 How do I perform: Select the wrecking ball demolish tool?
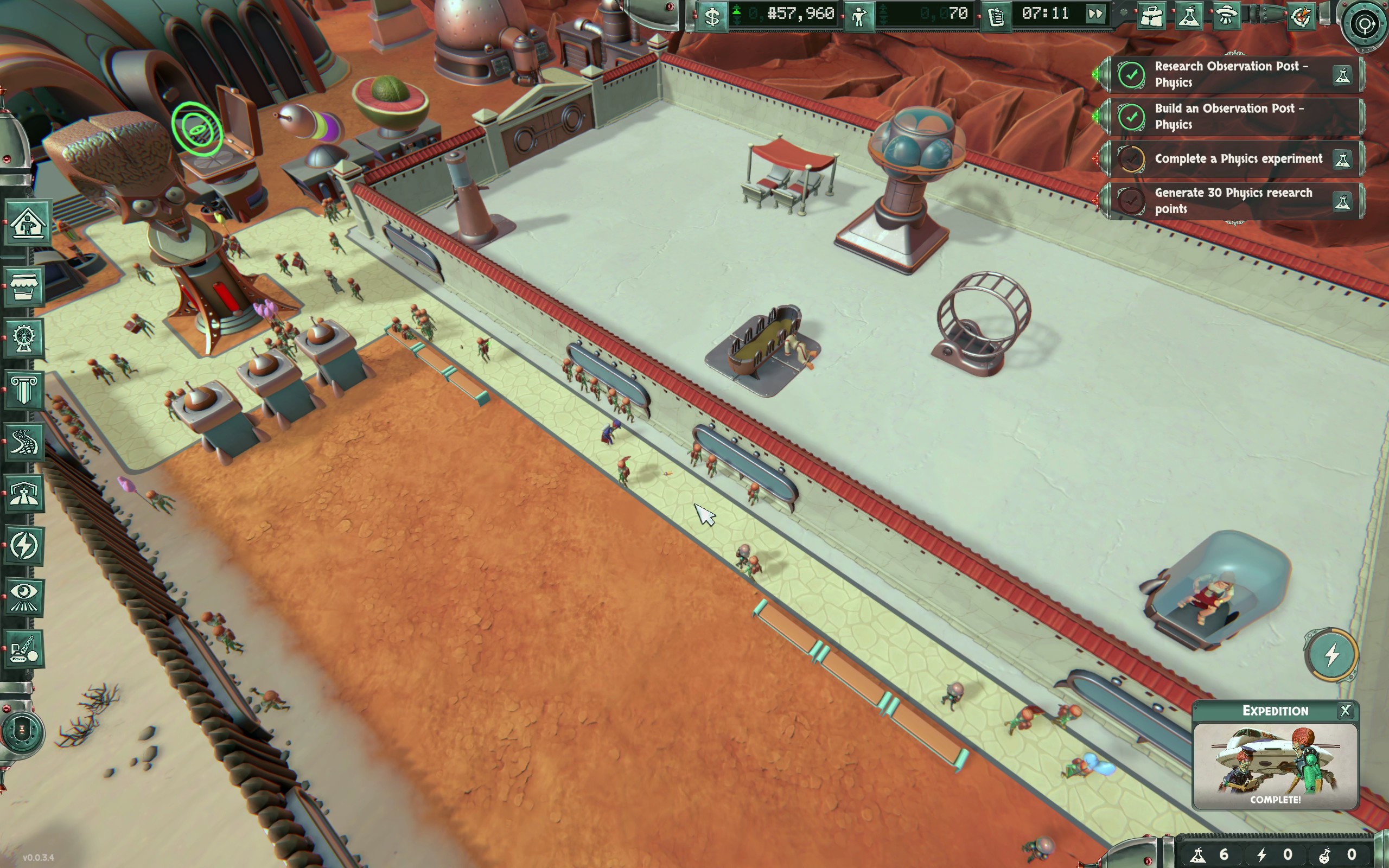coord(24,650)
